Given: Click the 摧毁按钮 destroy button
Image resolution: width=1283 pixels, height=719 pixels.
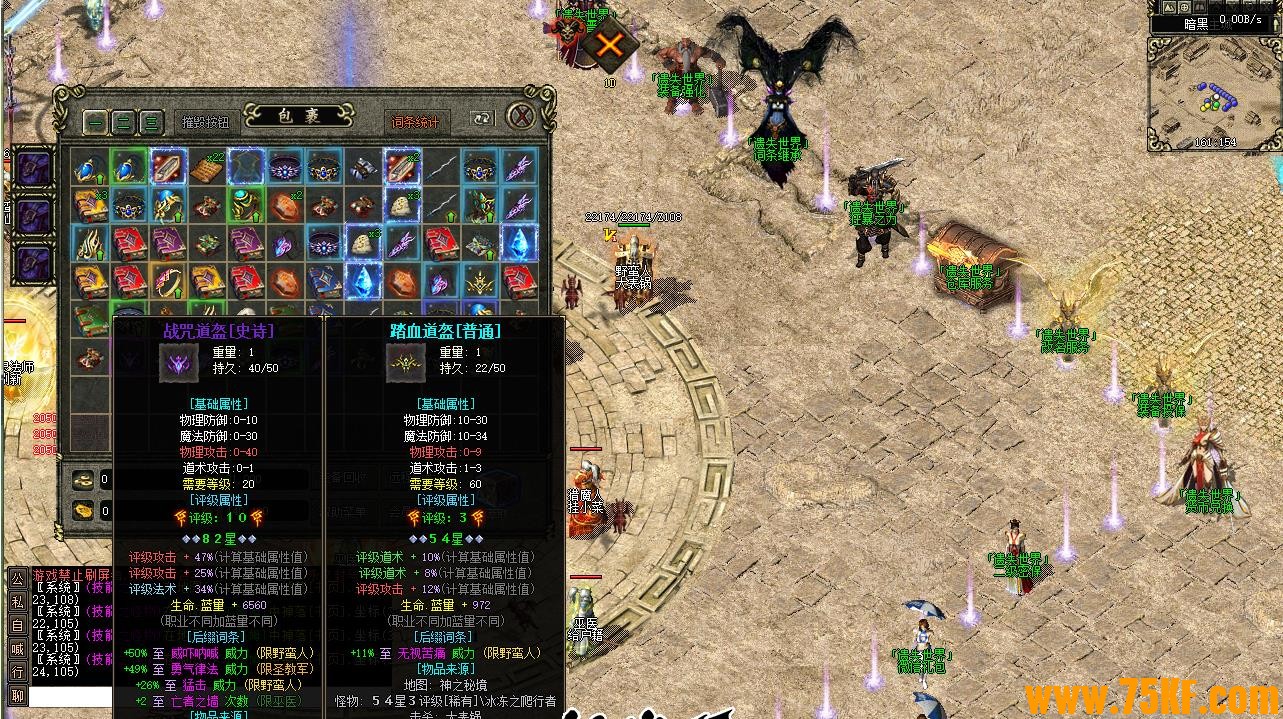Looking at the screenshot, I should tap(205, 122).
